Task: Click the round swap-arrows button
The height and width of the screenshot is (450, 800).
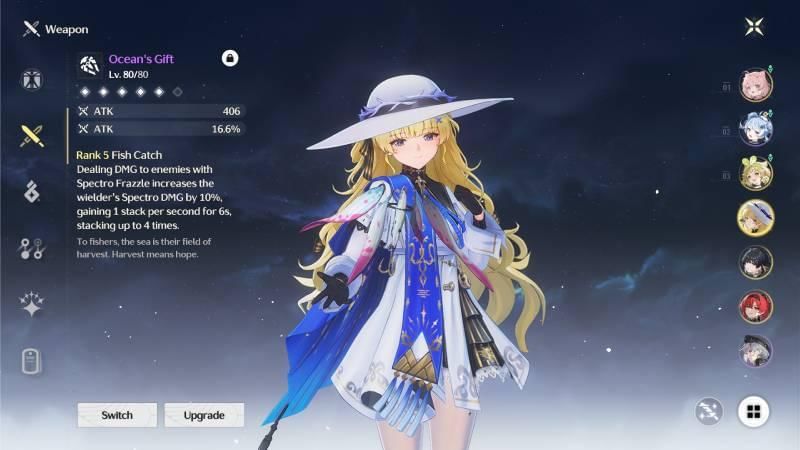Action: (709, 411)
